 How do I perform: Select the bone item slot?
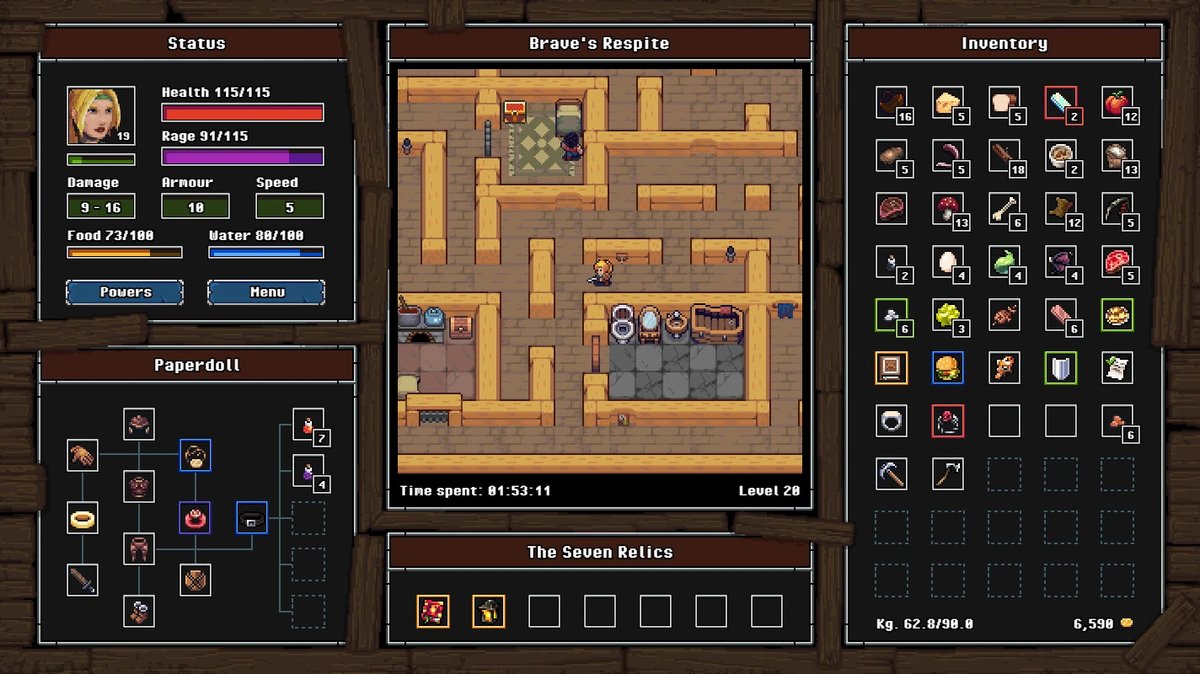[x=1003, y=208]
